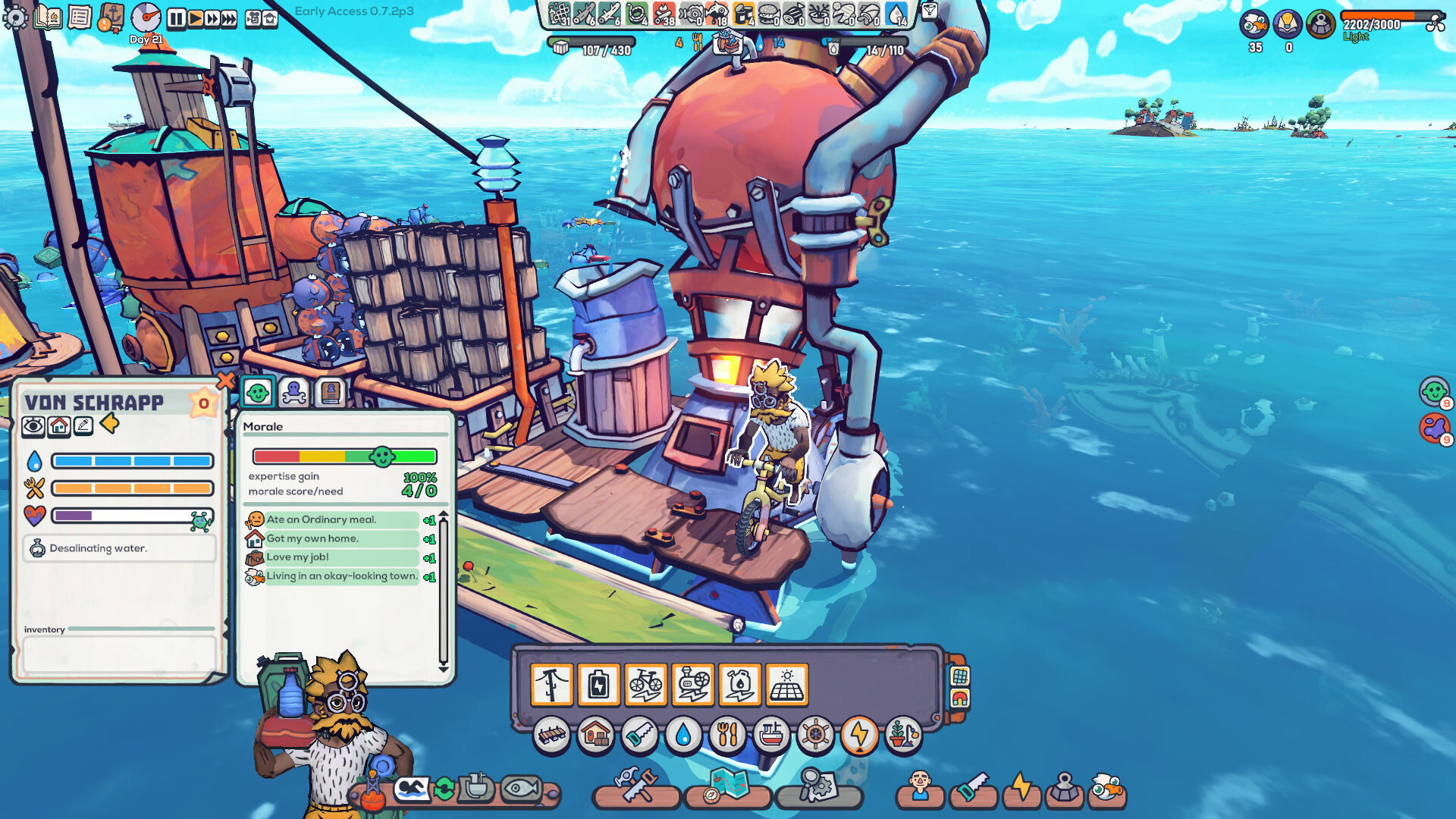Select the power line build option
Screen dimensions: 1456x819
click(552, 683)
